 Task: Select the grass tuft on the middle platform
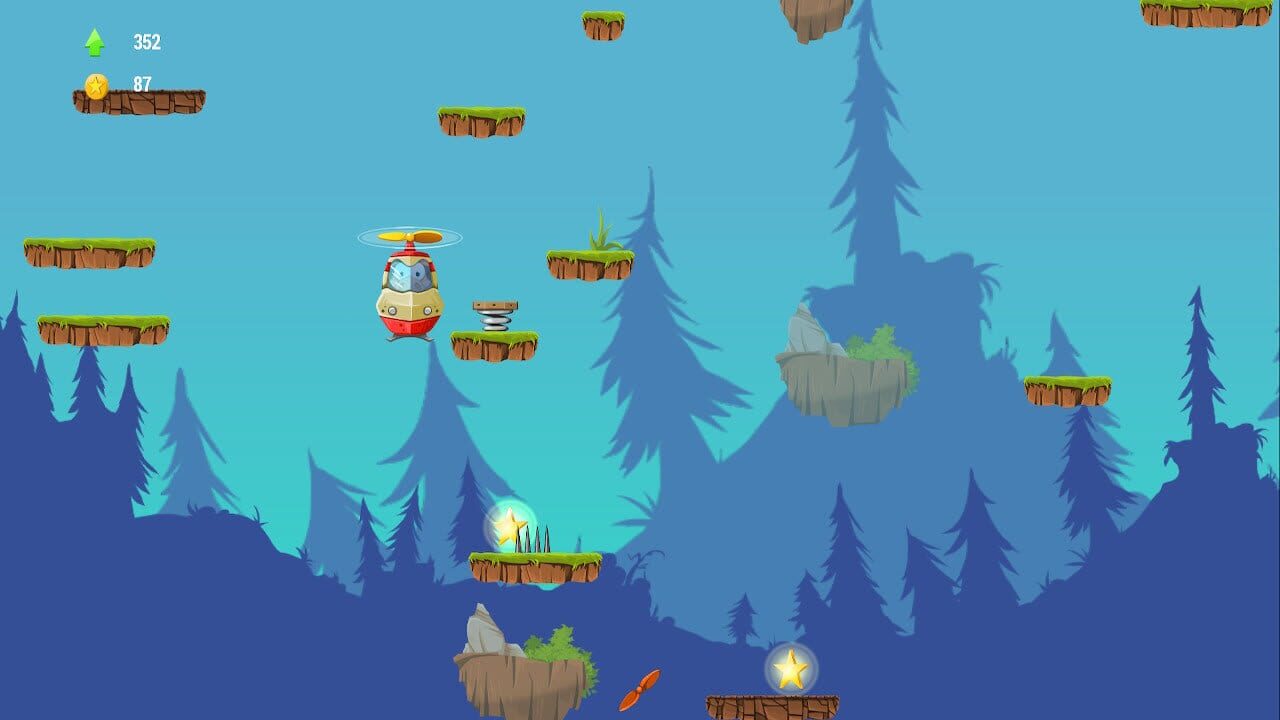click(602, 230)
